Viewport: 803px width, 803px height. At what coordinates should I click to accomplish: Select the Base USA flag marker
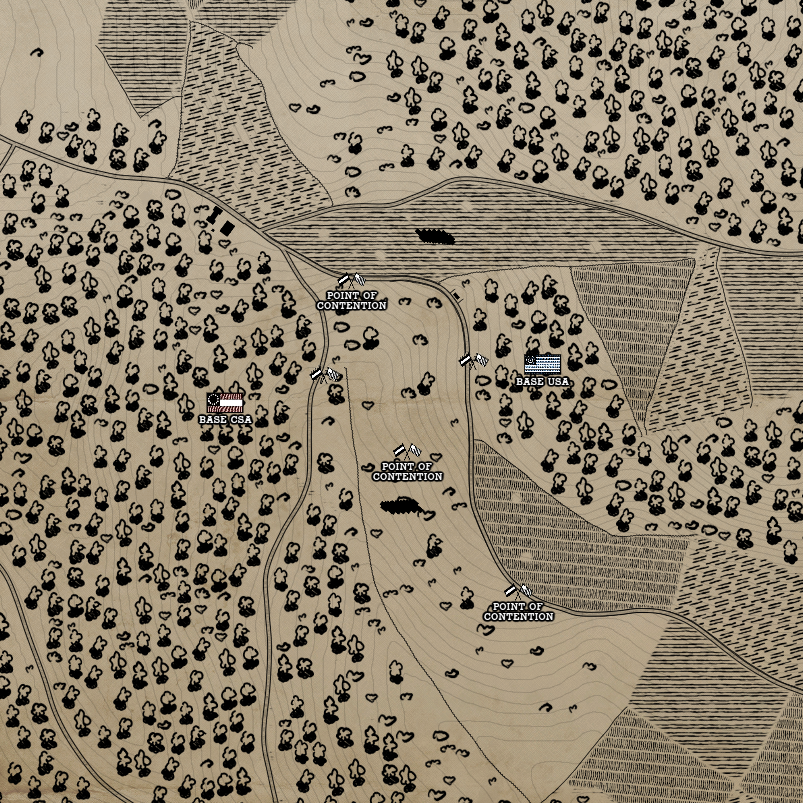542,363
